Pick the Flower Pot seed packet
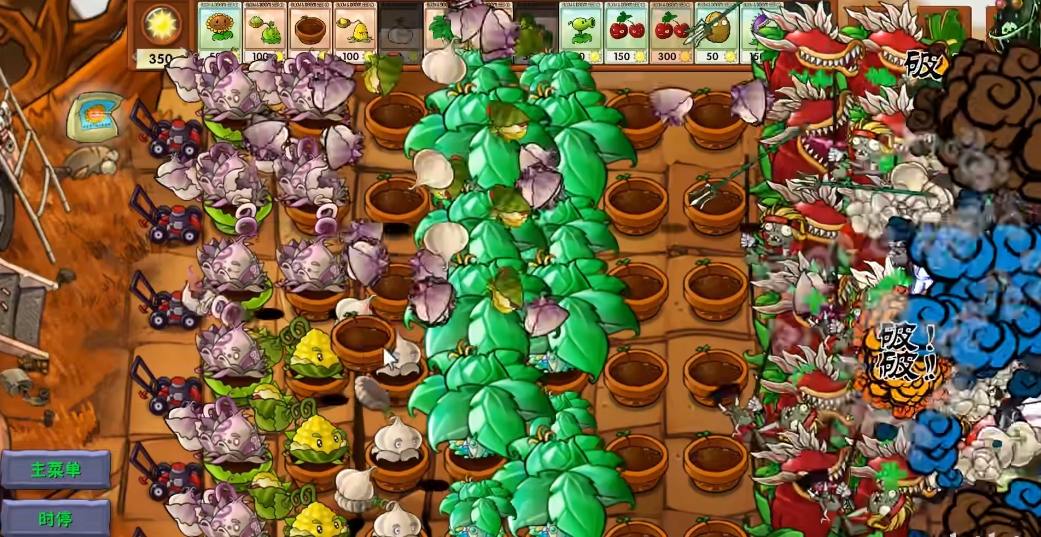Screen dimensions: 1041x537 [309, 29]
